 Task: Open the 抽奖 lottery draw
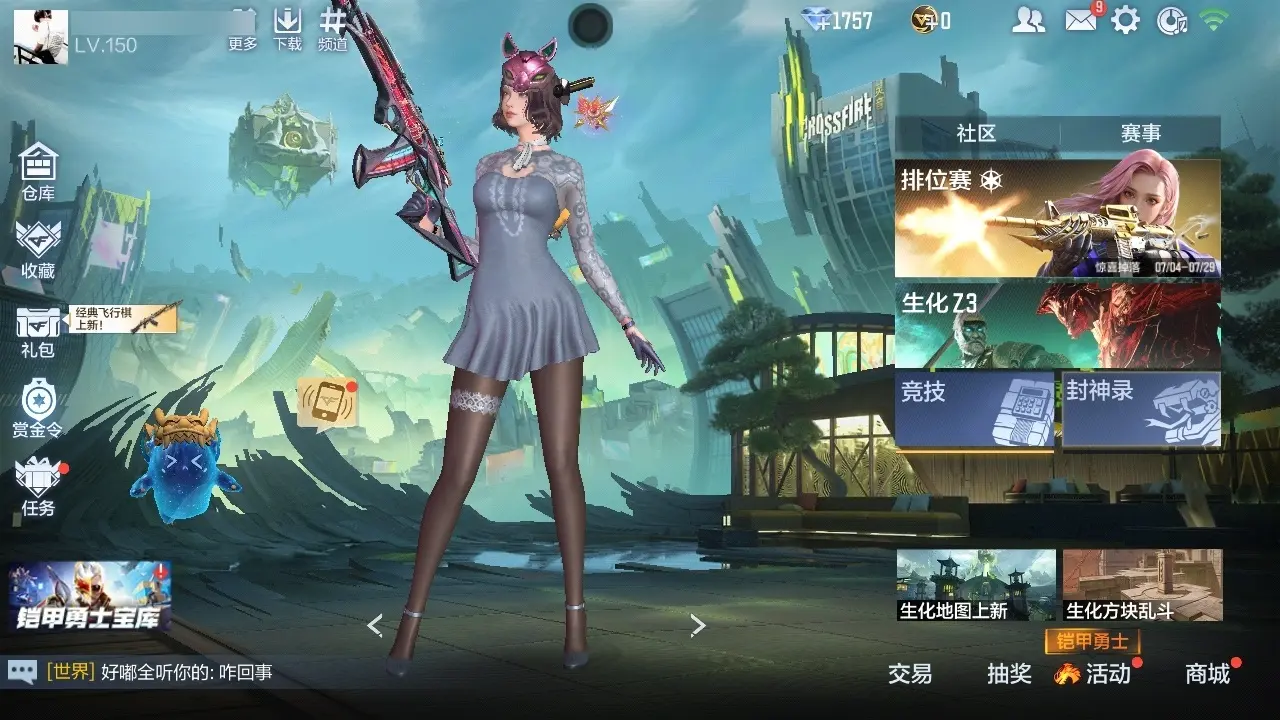pos(1009,673)
